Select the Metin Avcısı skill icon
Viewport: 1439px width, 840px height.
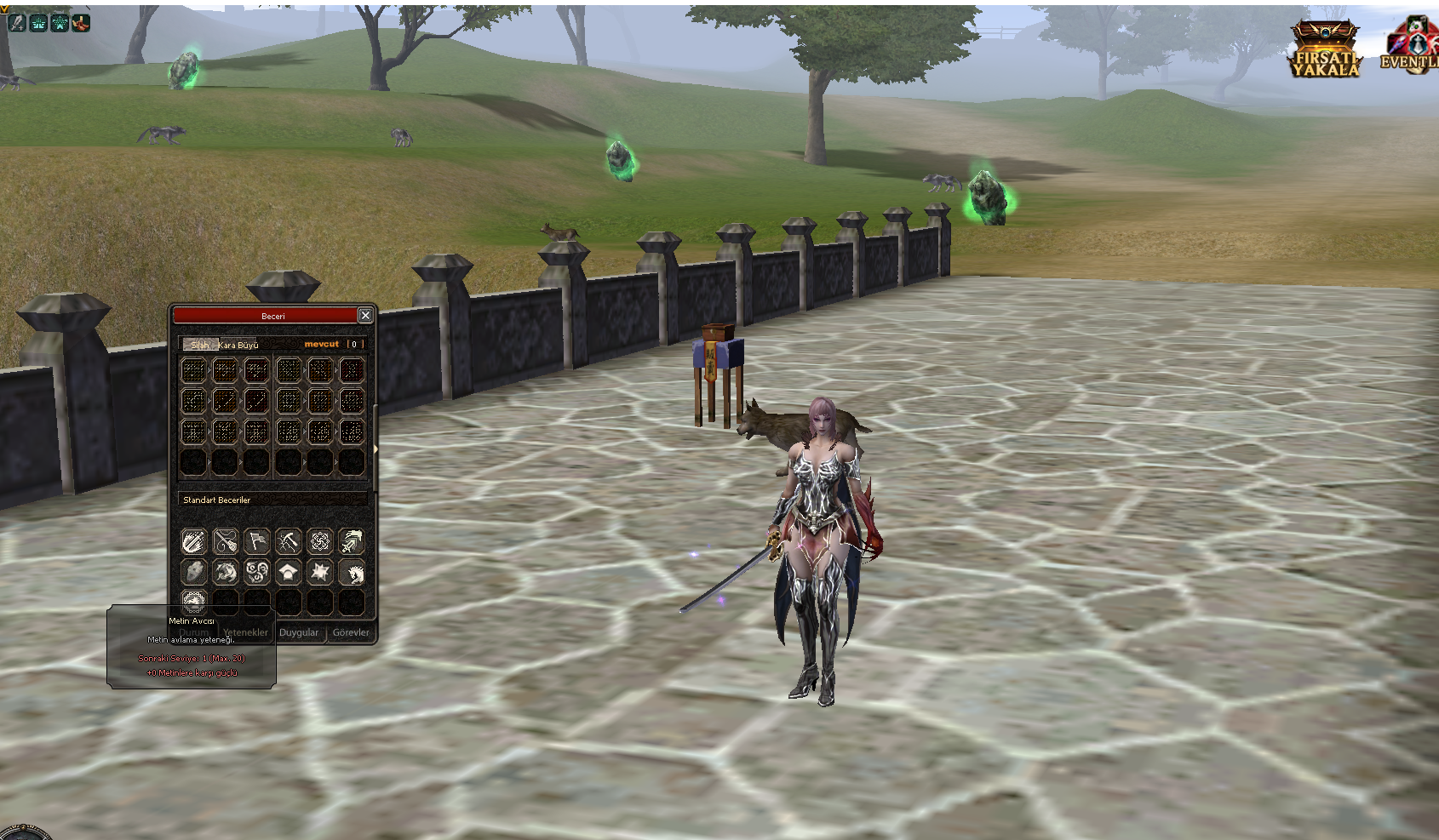(194, 600)
